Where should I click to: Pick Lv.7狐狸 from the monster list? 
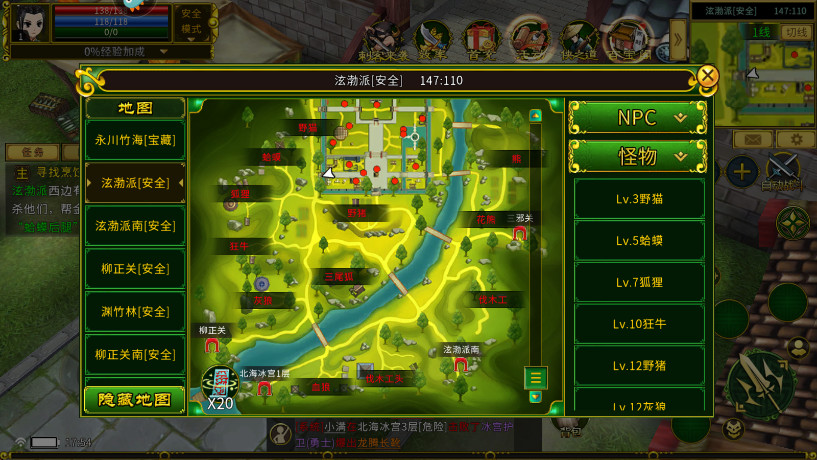pos(639,283)
